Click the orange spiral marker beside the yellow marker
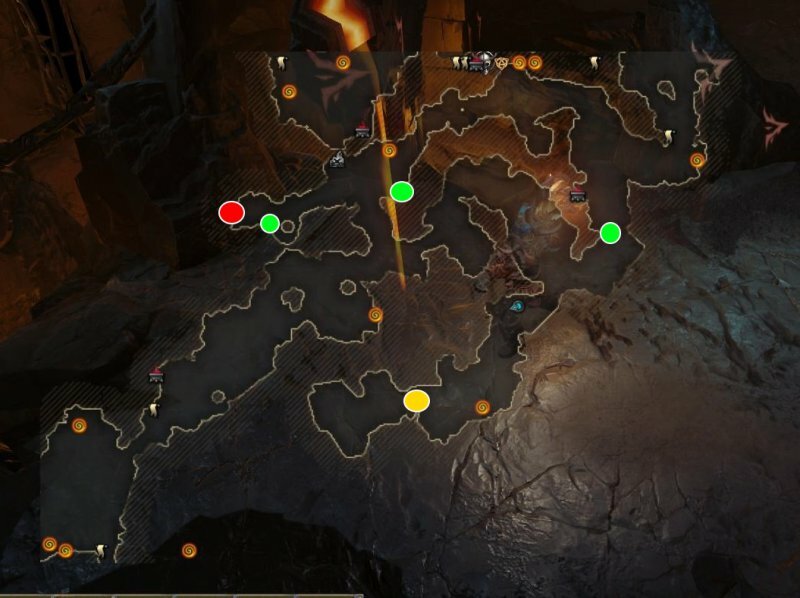Viewport: 800px width, 598px height. point(482,407)
